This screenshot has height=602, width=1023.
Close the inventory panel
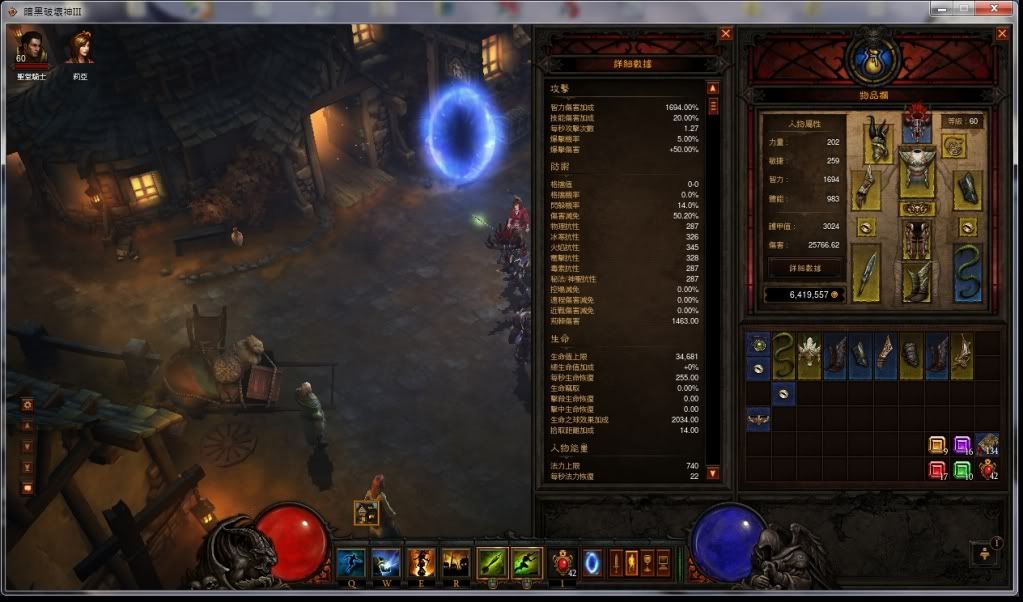coord(1003,33)
